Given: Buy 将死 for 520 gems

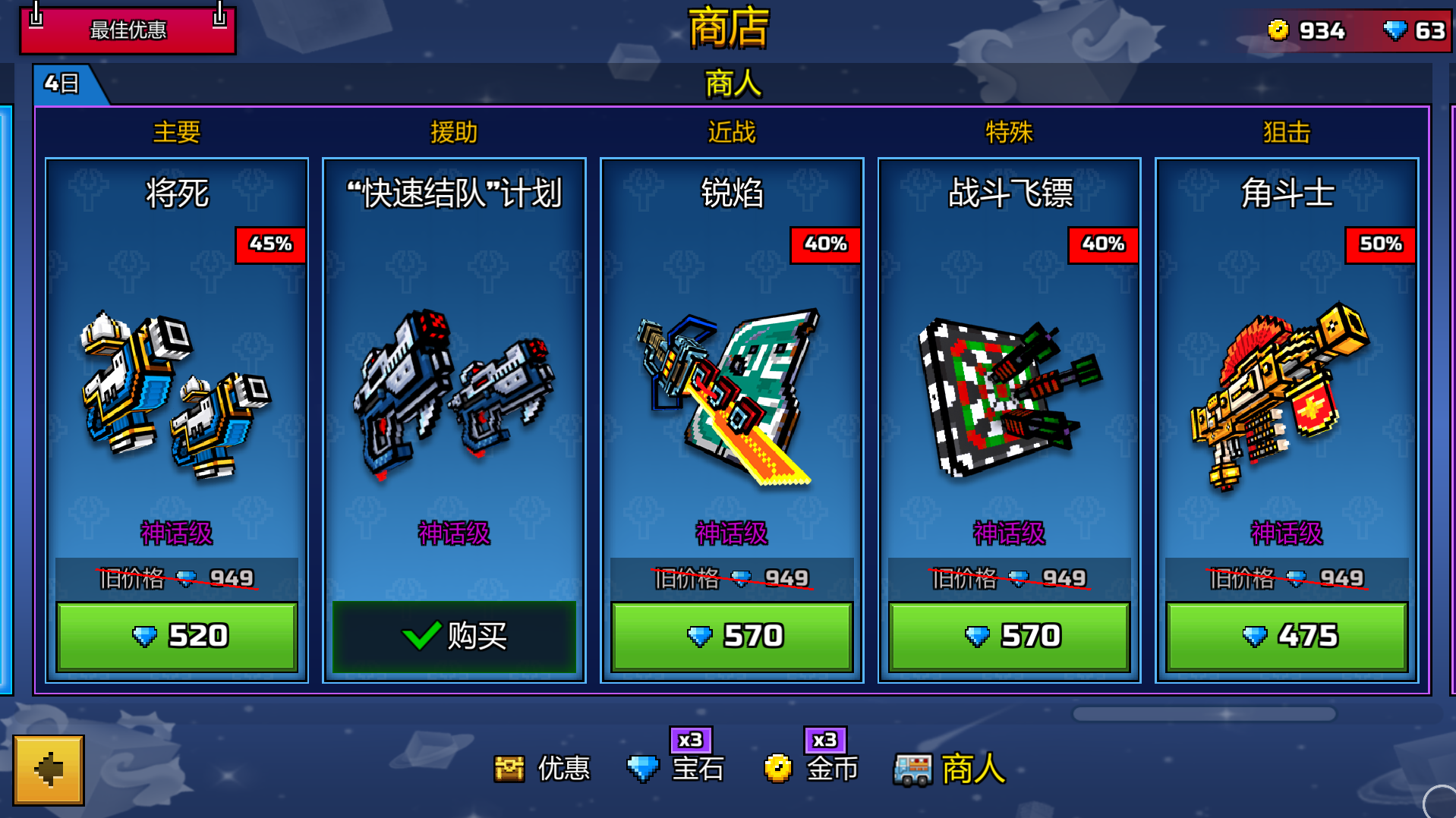Looking at the screenshot, I should point(177,636).
